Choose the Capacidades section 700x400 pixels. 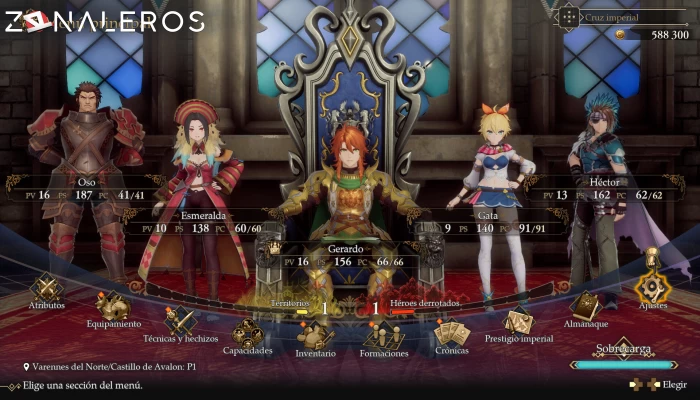(248, 335)
